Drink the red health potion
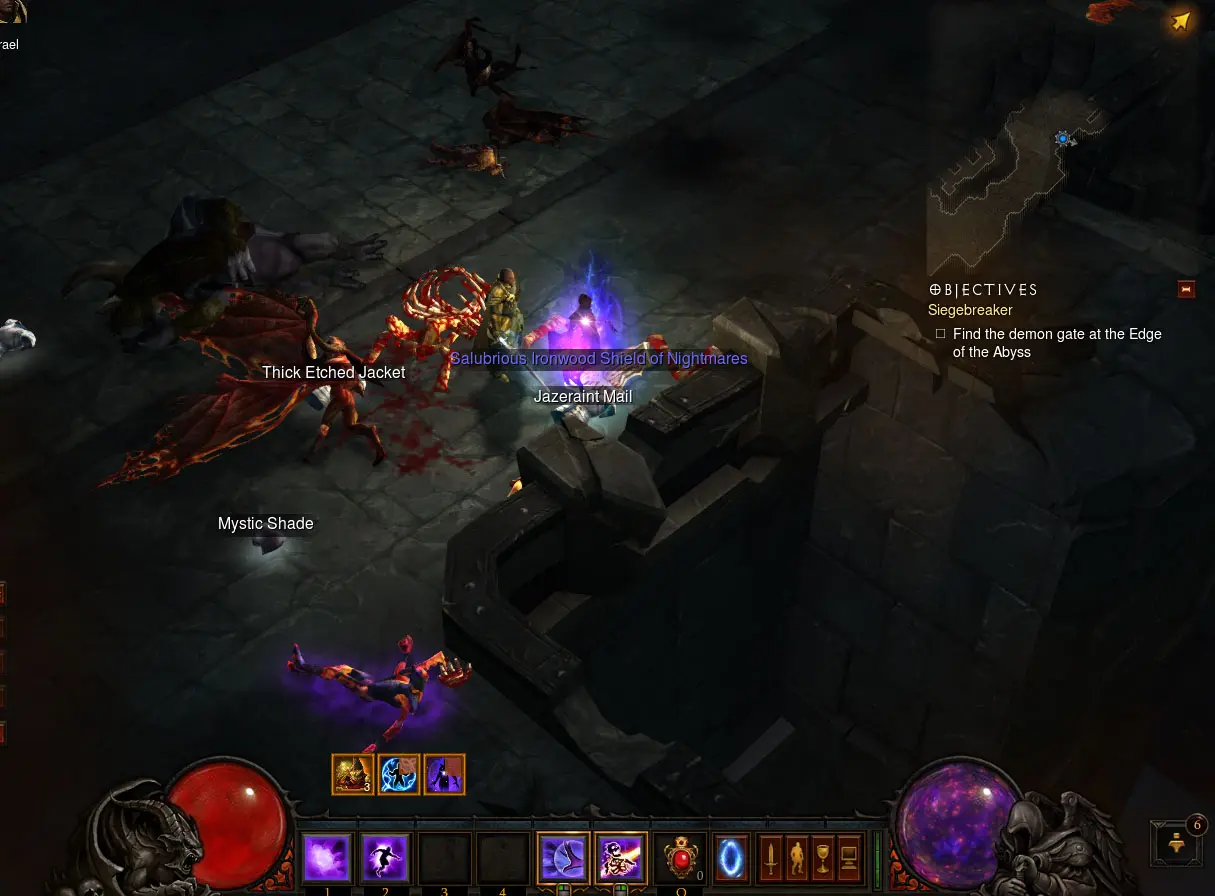 pos(681,858)
